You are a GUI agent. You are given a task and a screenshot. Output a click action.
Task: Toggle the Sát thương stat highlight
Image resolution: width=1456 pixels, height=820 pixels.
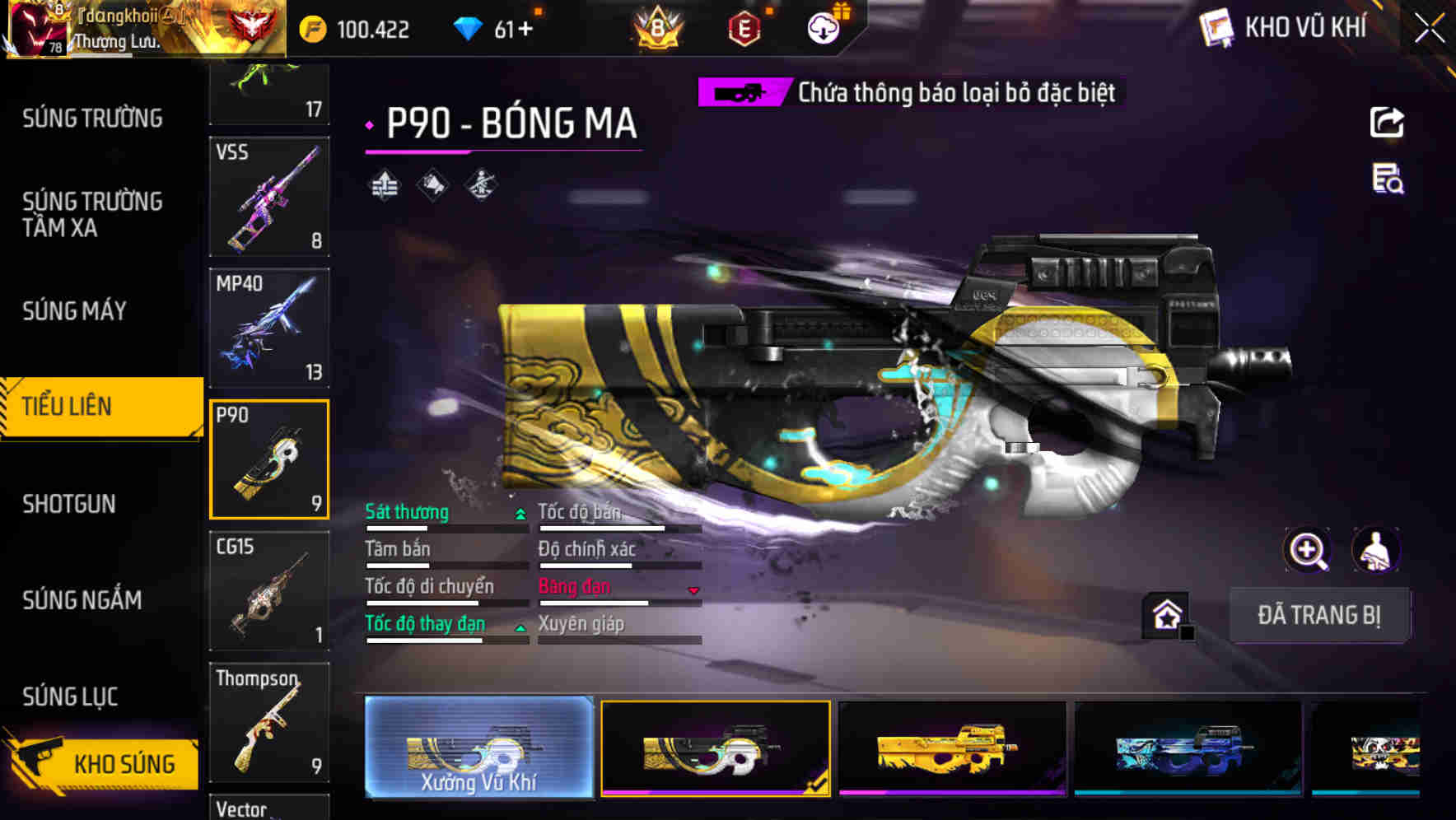pos(407,512)
